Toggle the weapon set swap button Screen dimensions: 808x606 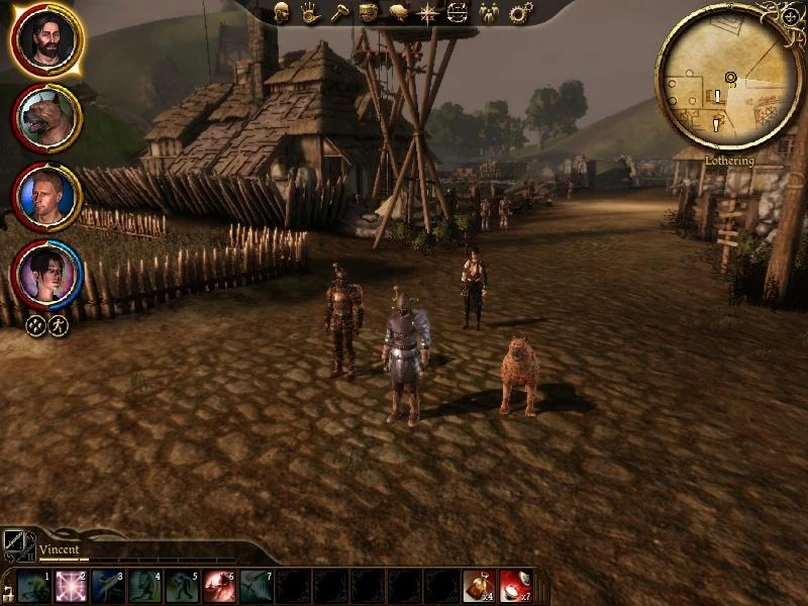(x=16, y=544)
